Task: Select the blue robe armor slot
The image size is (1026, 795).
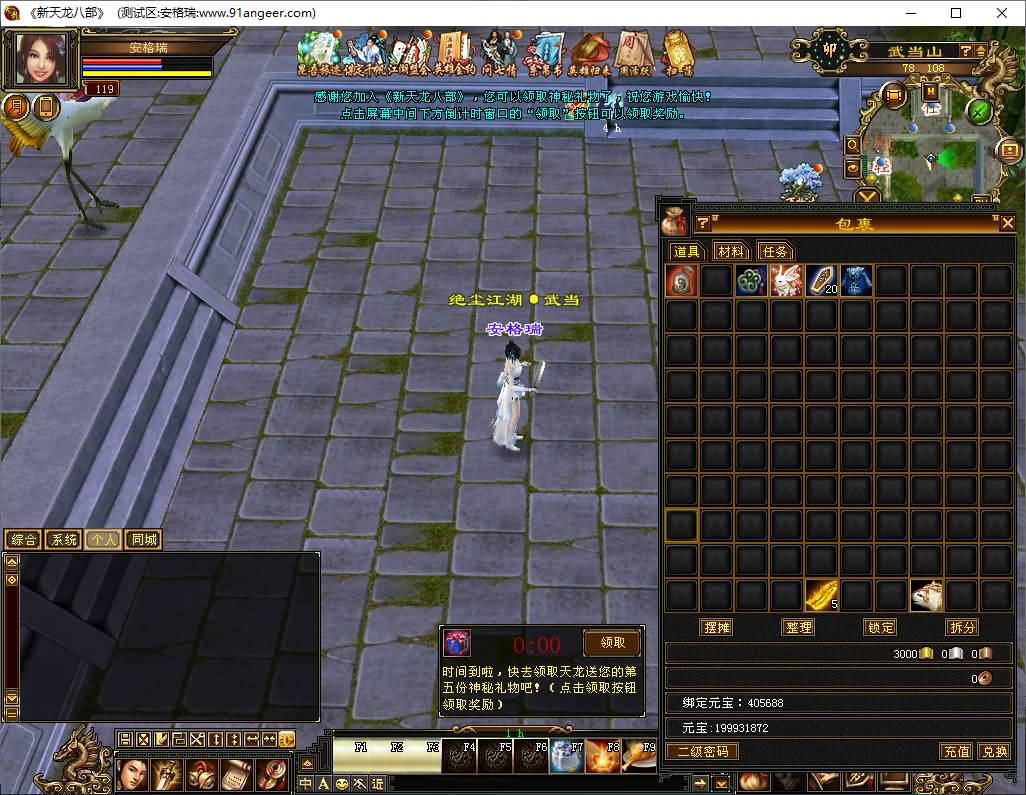Action: 856,281
